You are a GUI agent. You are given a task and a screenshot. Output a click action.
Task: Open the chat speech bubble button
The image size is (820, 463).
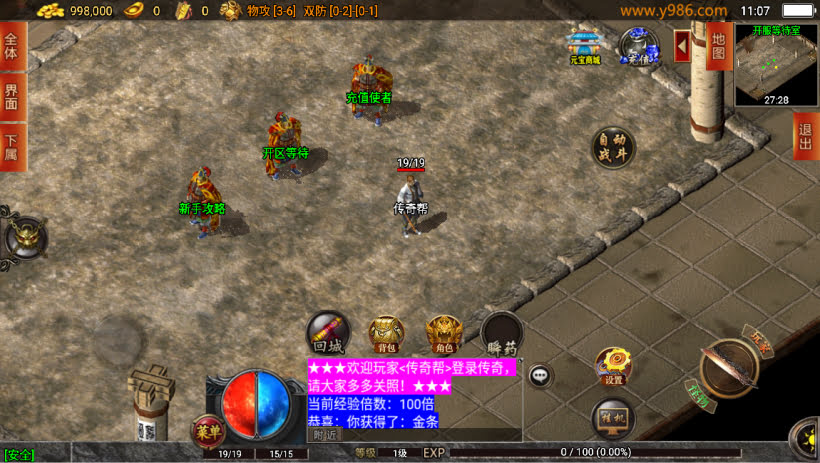[x=540, y=376]
